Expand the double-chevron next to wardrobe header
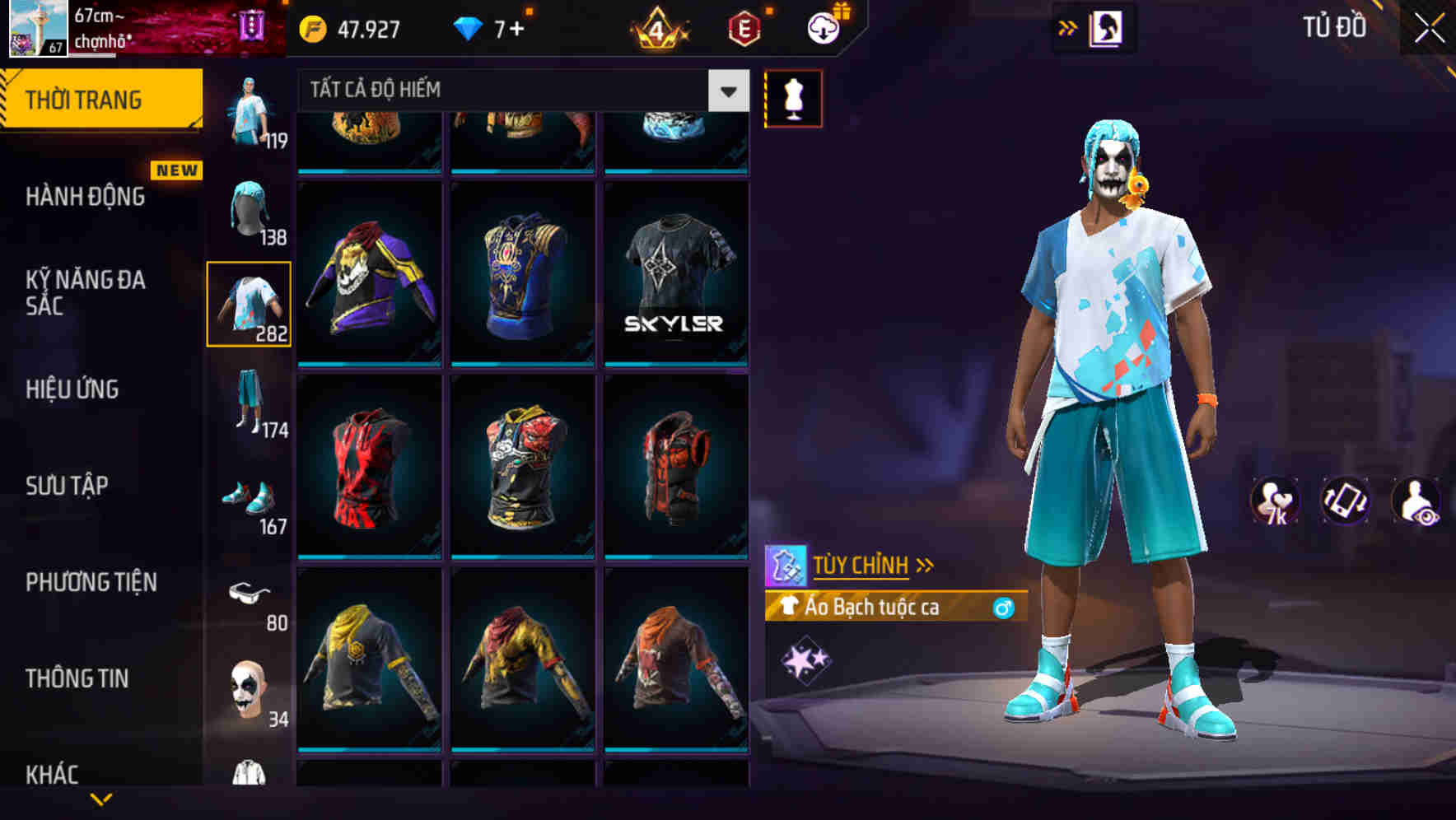Screen dimensions: 1456x820 [1068, 27]
